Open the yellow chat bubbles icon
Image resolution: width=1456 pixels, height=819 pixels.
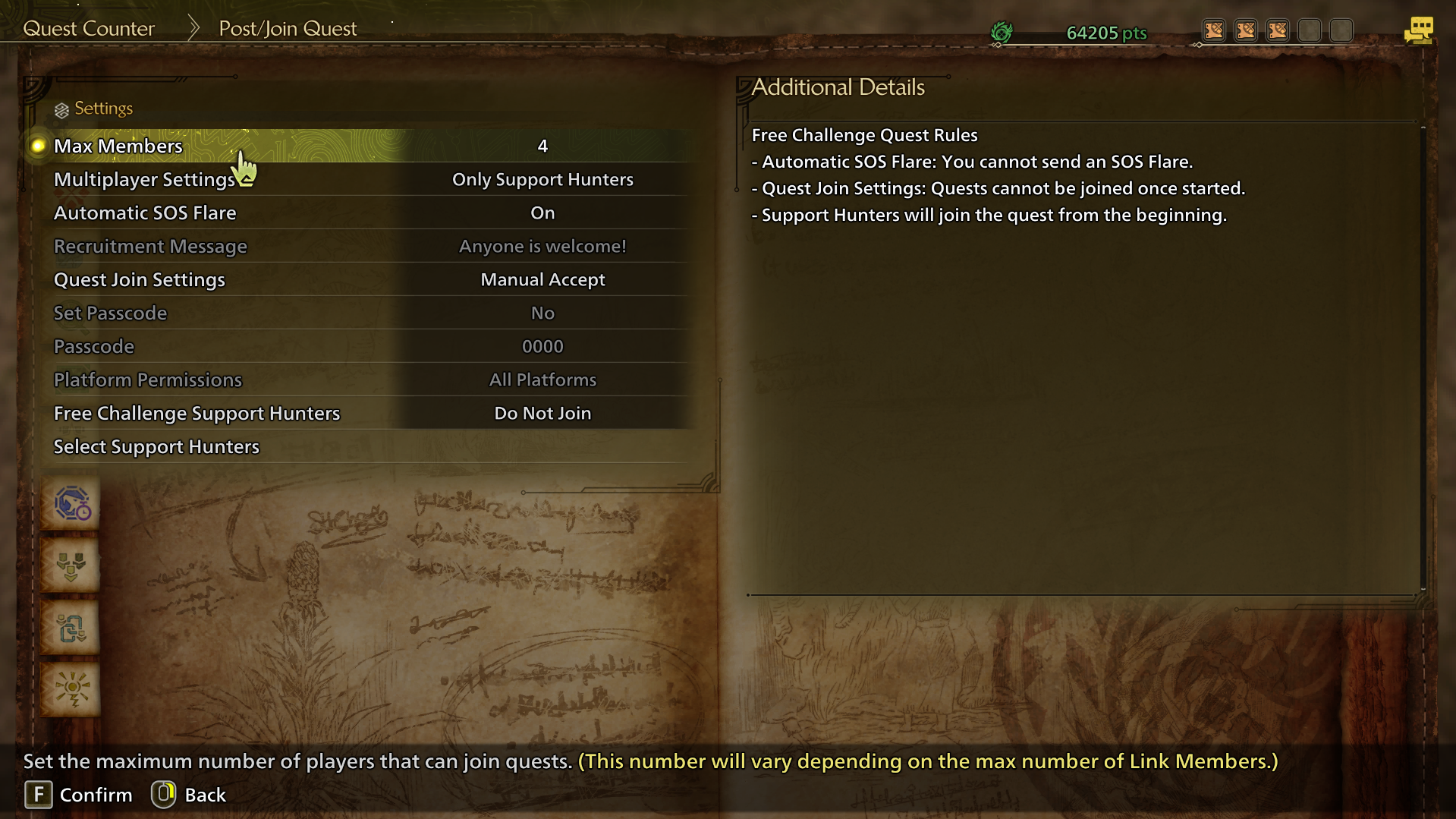(1418, 31)
